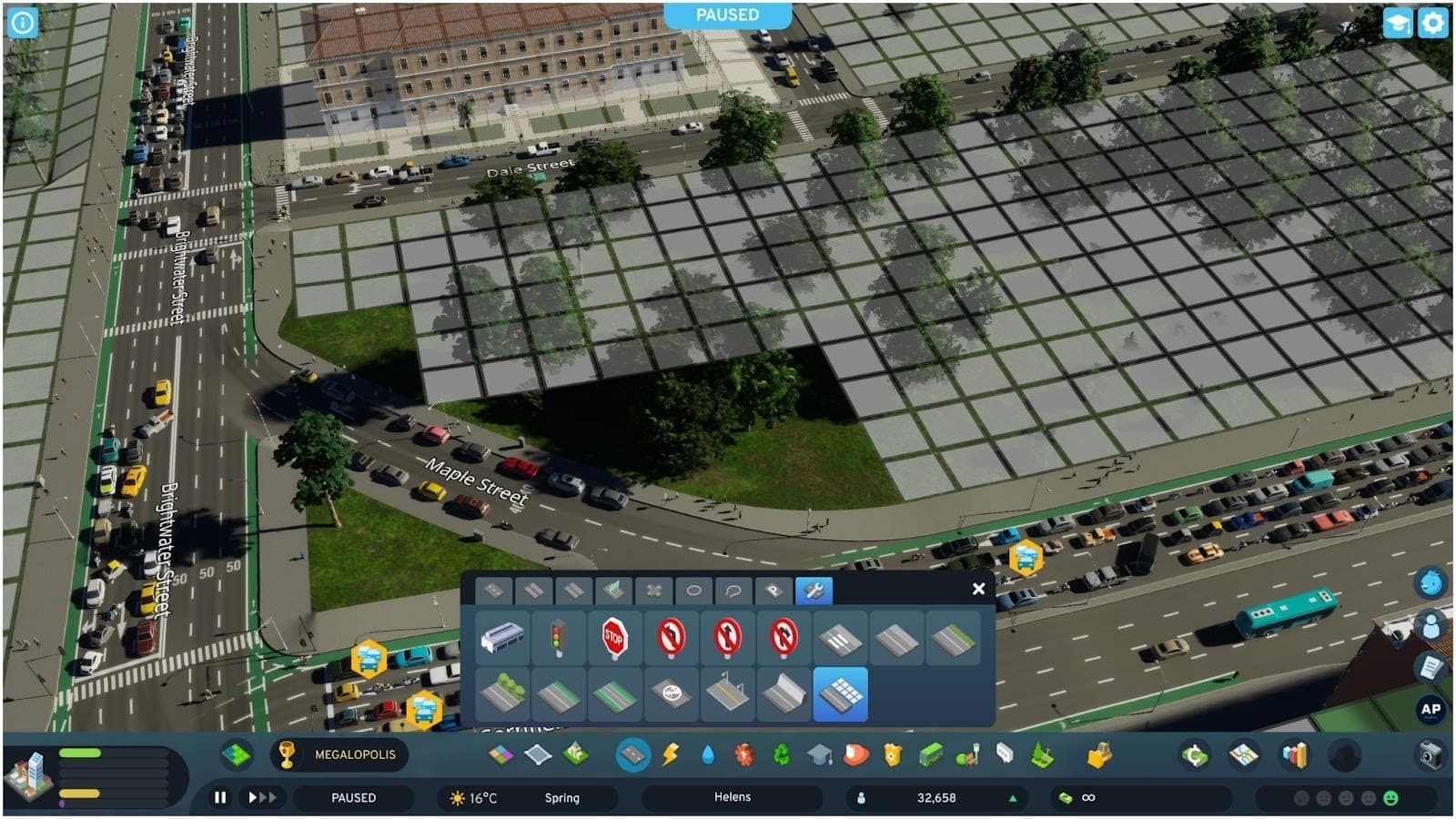Choose the road with trees upgrade
Image resolution: width=1456 pixels, height=819 pixels.
pyautogui.click(x=501, y=694)
